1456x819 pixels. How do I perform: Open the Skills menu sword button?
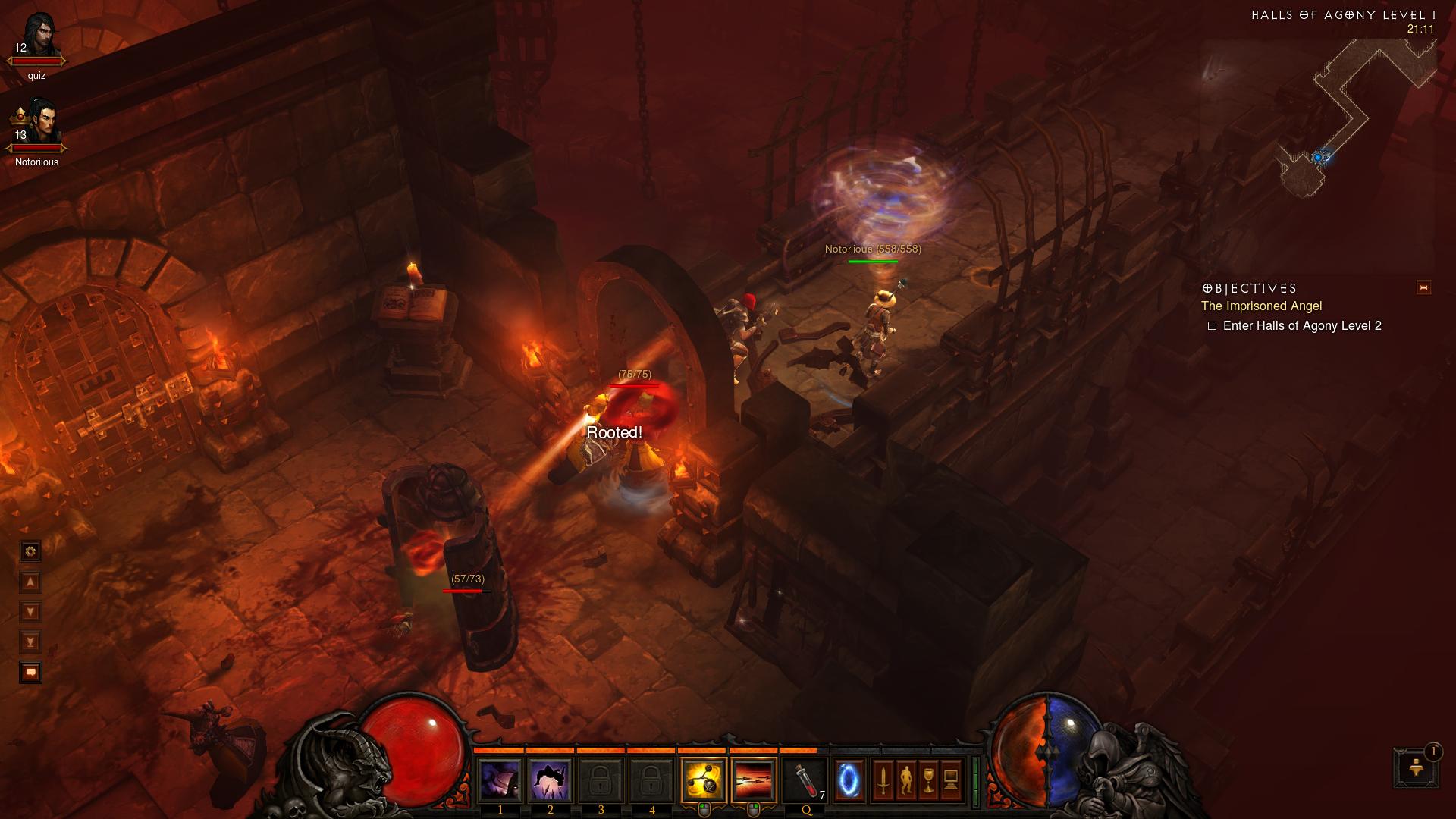coord(883,780)
